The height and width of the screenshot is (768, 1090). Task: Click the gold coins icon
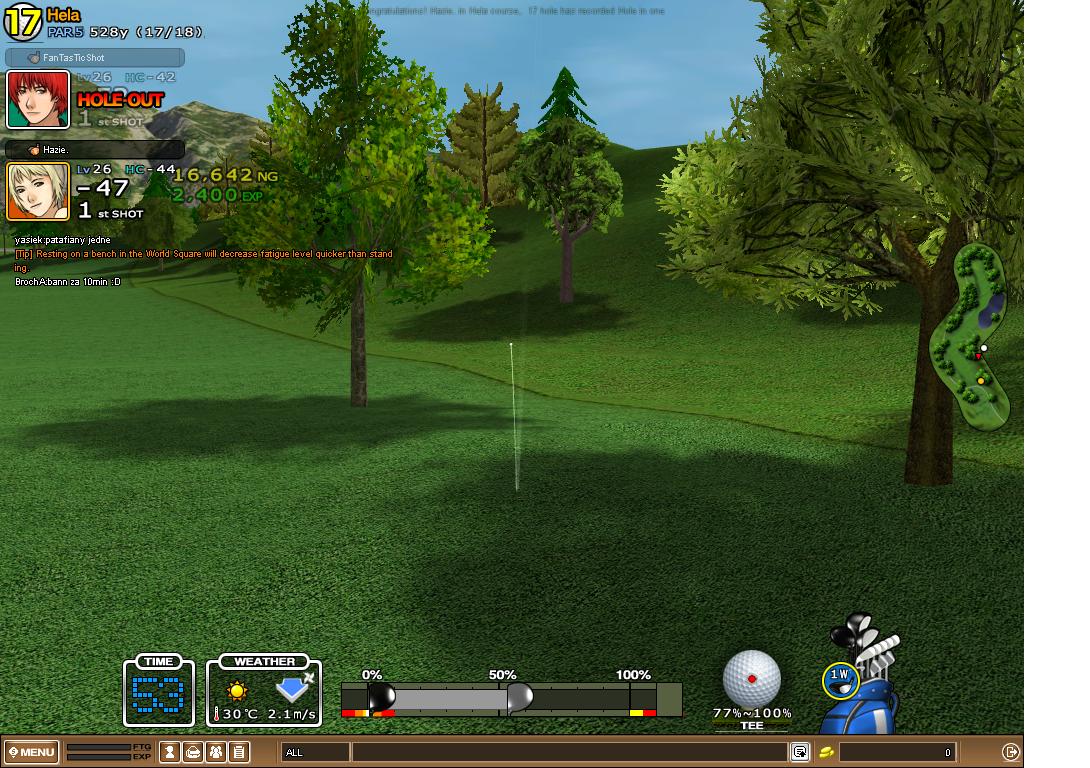click(x=826, y=752)
